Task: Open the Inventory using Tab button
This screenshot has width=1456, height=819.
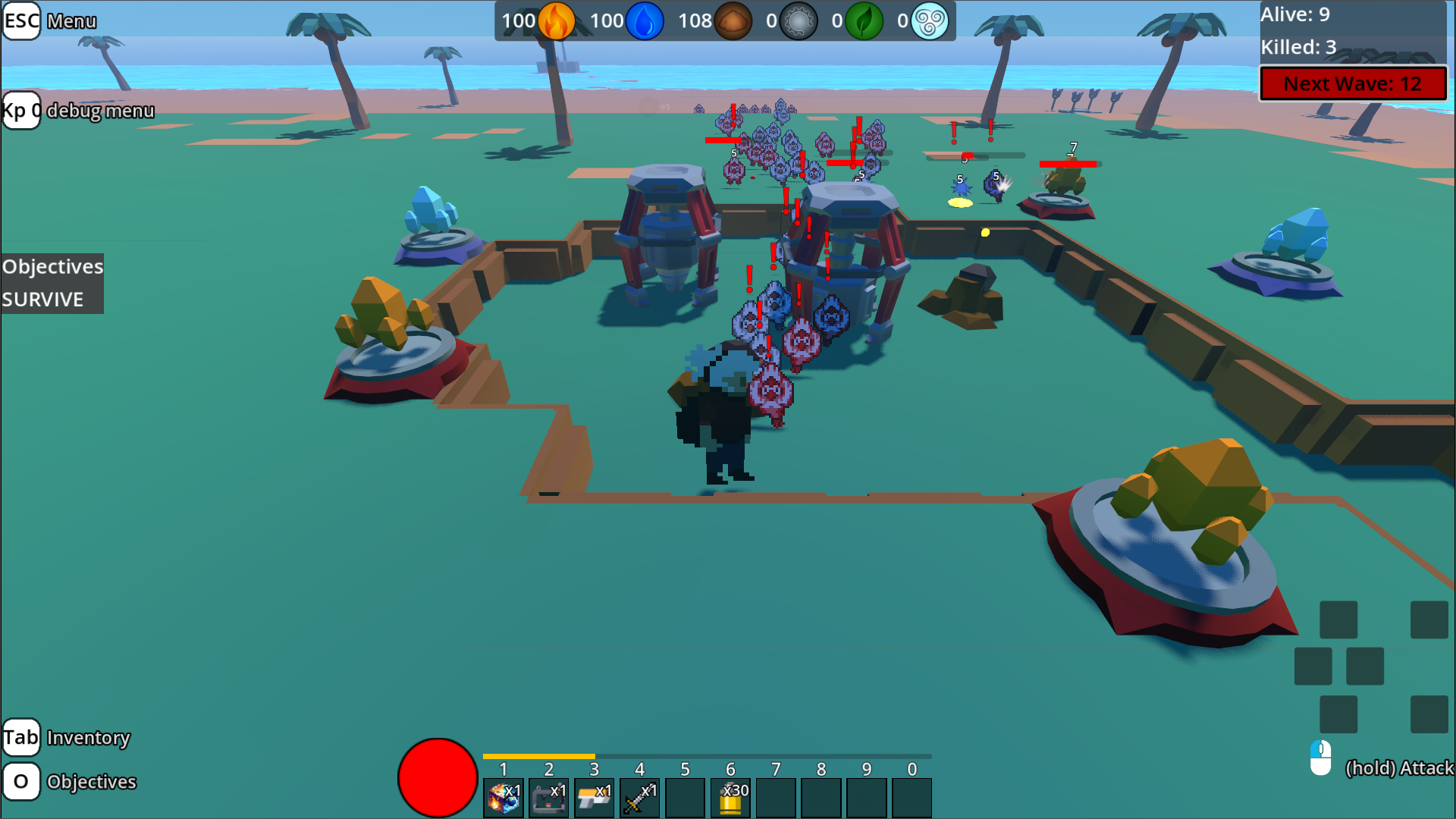Action: (x=21, y=736)
